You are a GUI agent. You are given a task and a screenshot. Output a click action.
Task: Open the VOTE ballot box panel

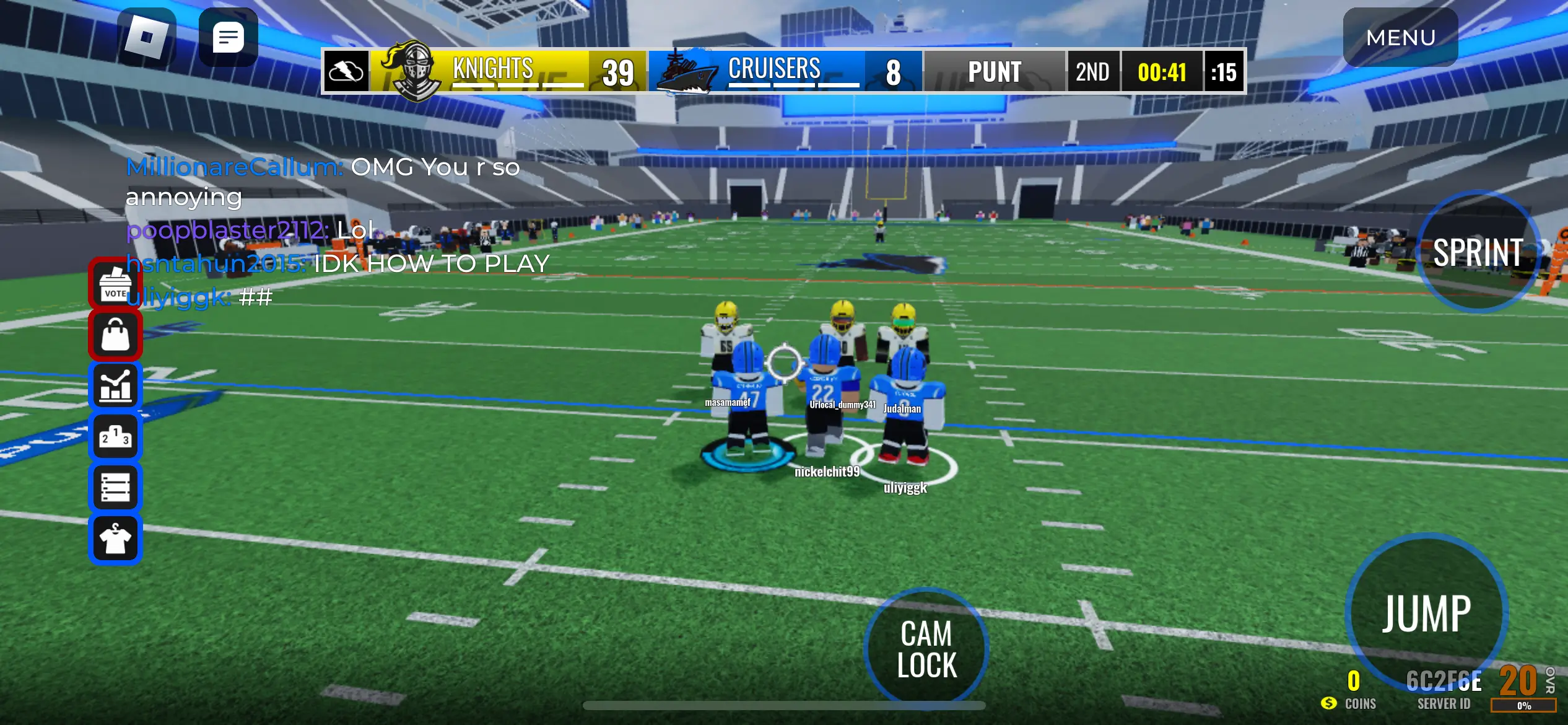115,284
